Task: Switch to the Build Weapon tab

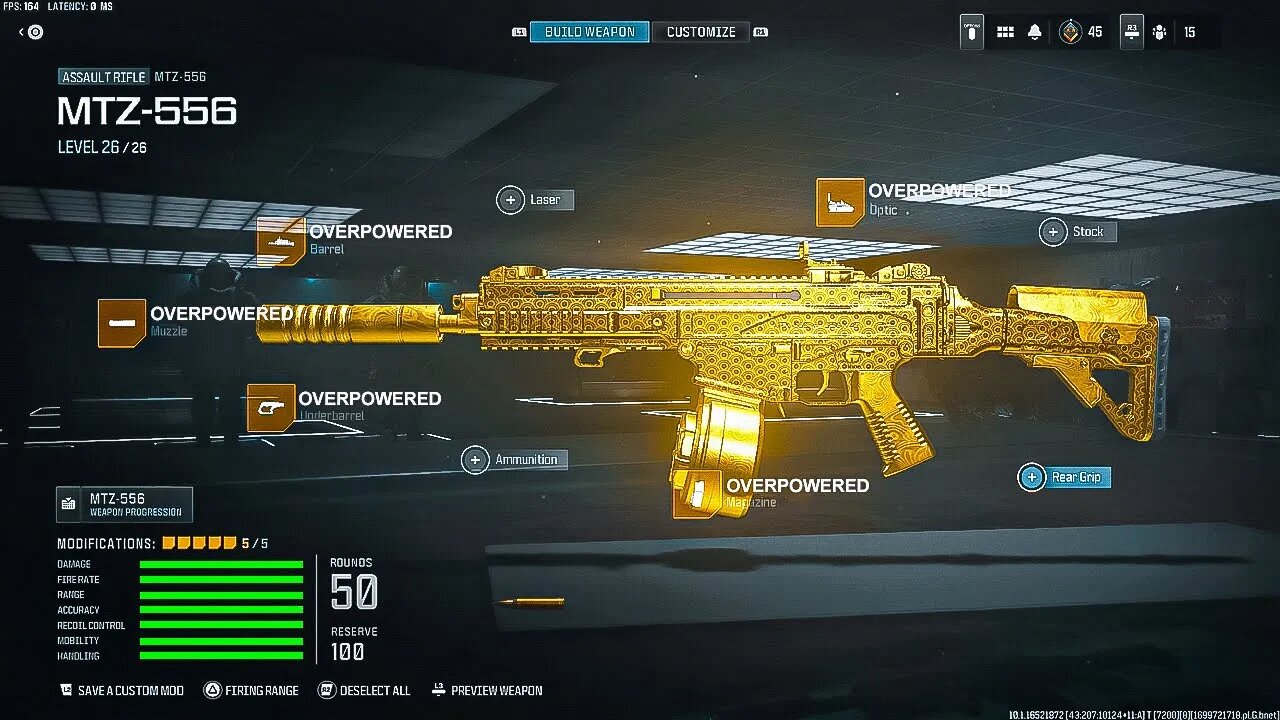Action: pyautogui.click(x=589, y=32)
